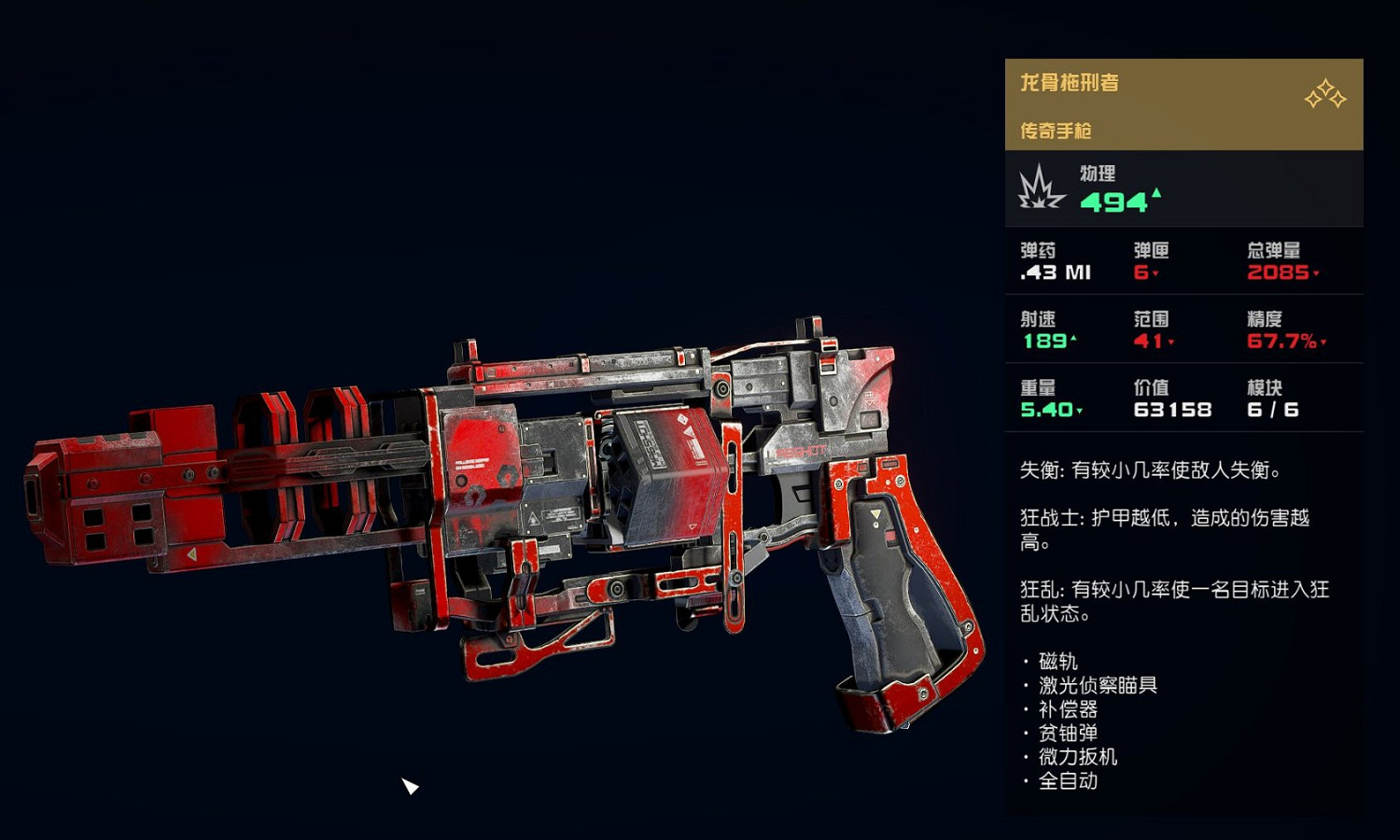The height and width of the screenshot is (840, 1400).
Task: Click the red down arrow beside 弹匣 6
Action: point(1155,273)
